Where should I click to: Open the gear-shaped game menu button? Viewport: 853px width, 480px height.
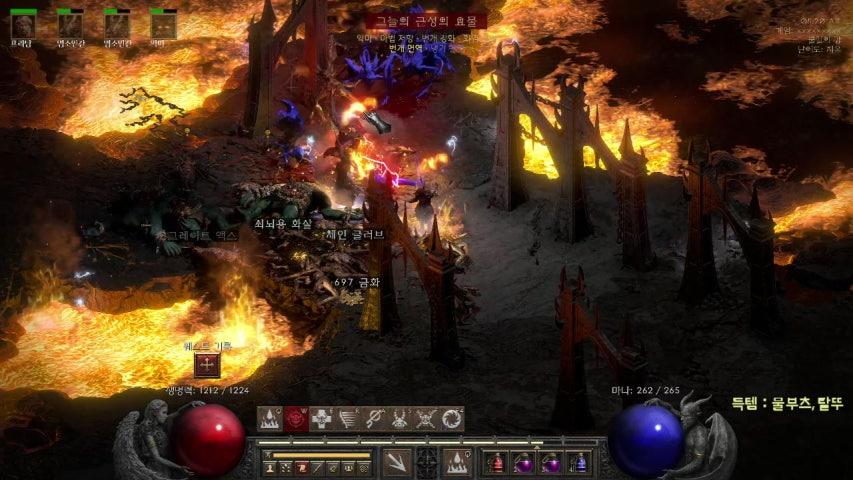tap(362, 468)
